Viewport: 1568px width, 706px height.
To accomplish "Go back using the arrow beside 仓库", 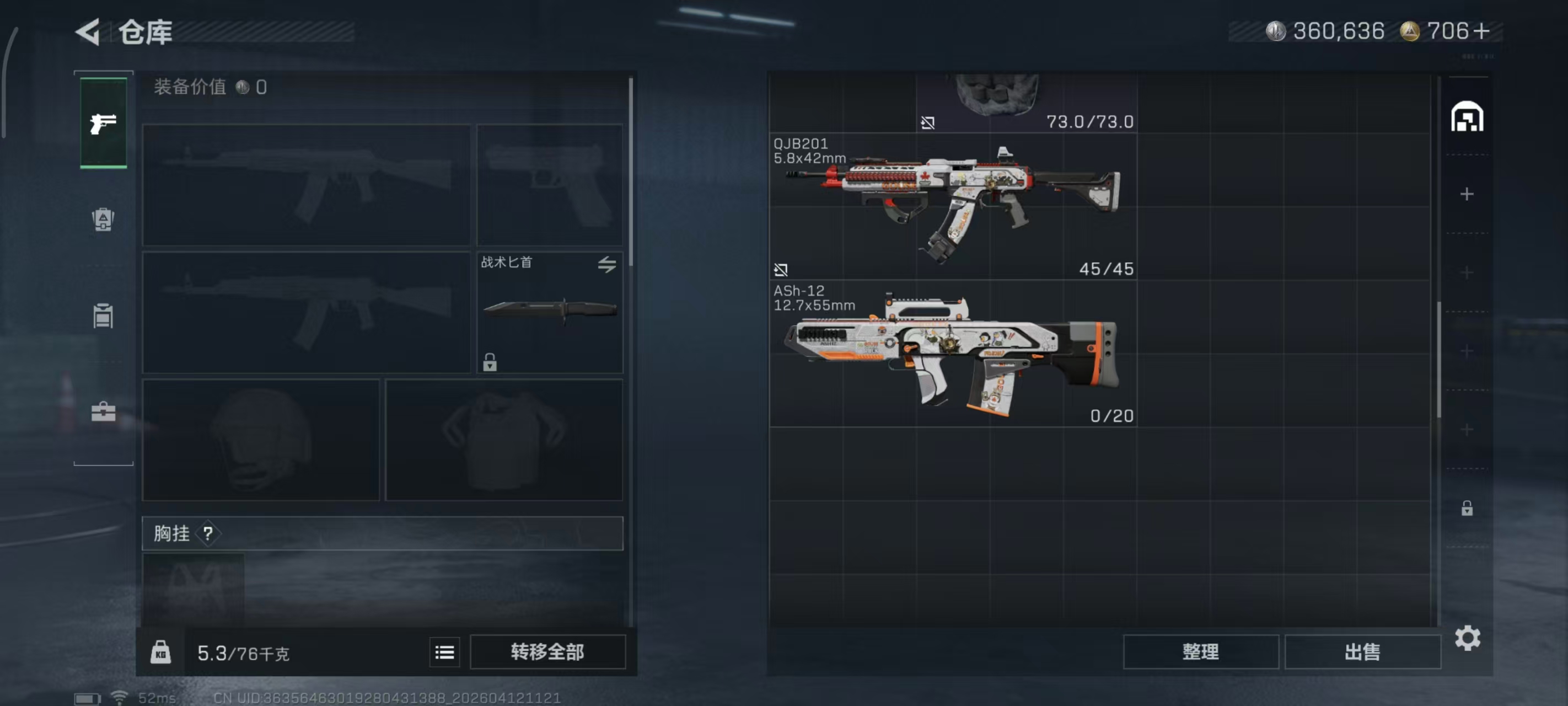I will point(88,31).
